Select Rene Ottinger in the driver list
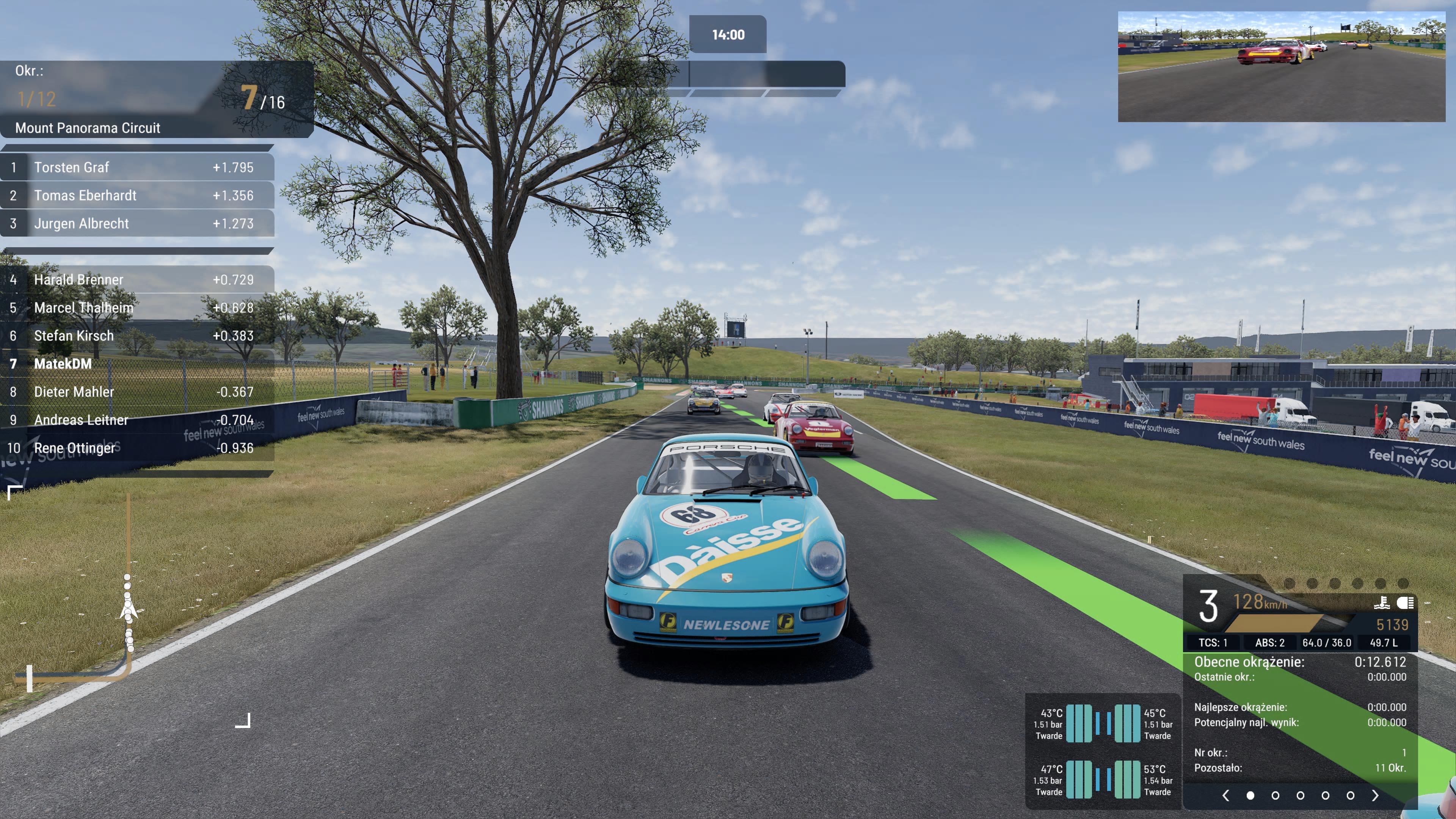The width and height of the screenshot is (1456, 819). tap(137, 448)
